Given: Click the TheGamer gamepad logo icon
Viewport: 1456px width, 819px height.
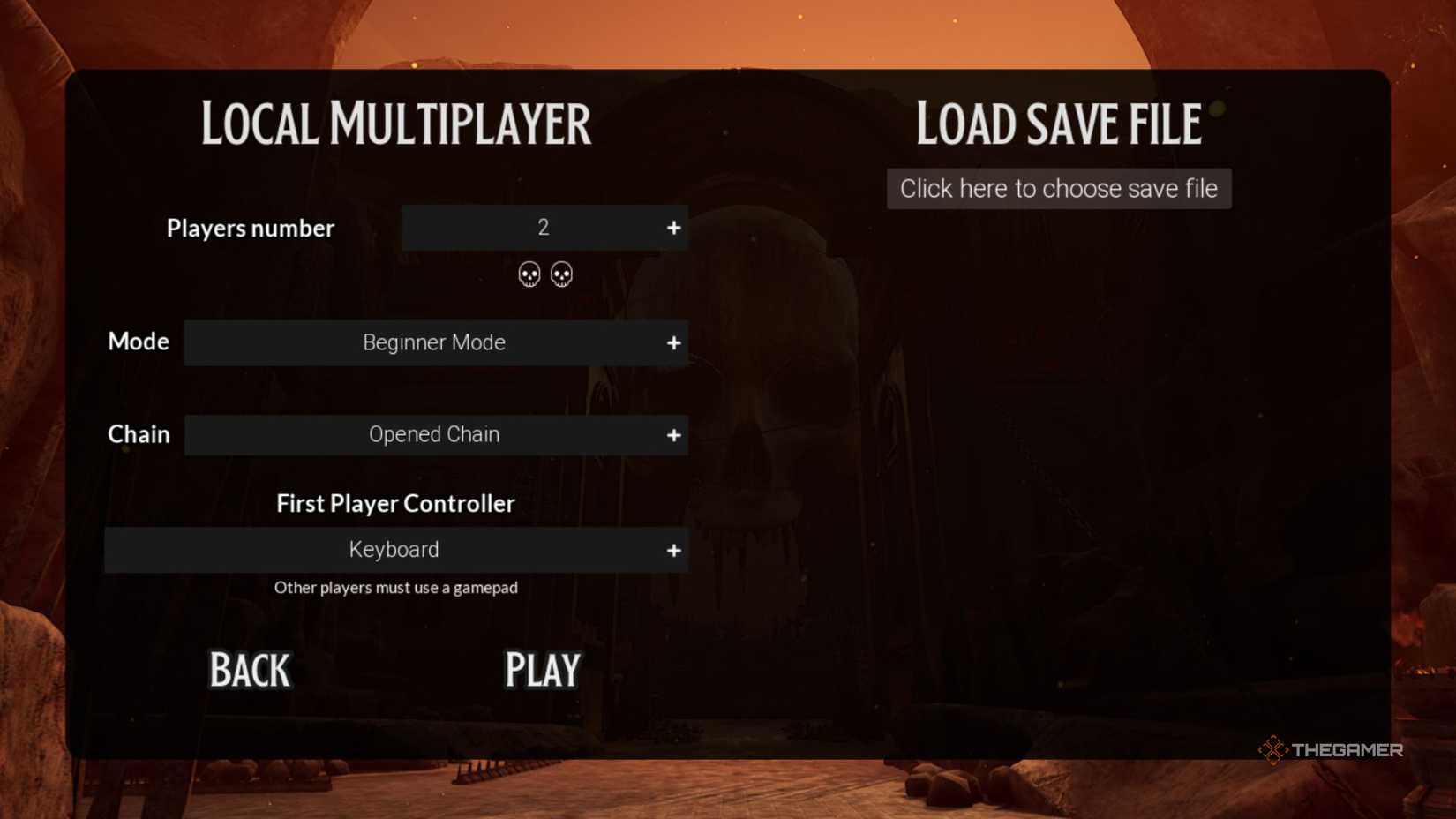Looking at the screenshot, I should [x=1274, y=749].
